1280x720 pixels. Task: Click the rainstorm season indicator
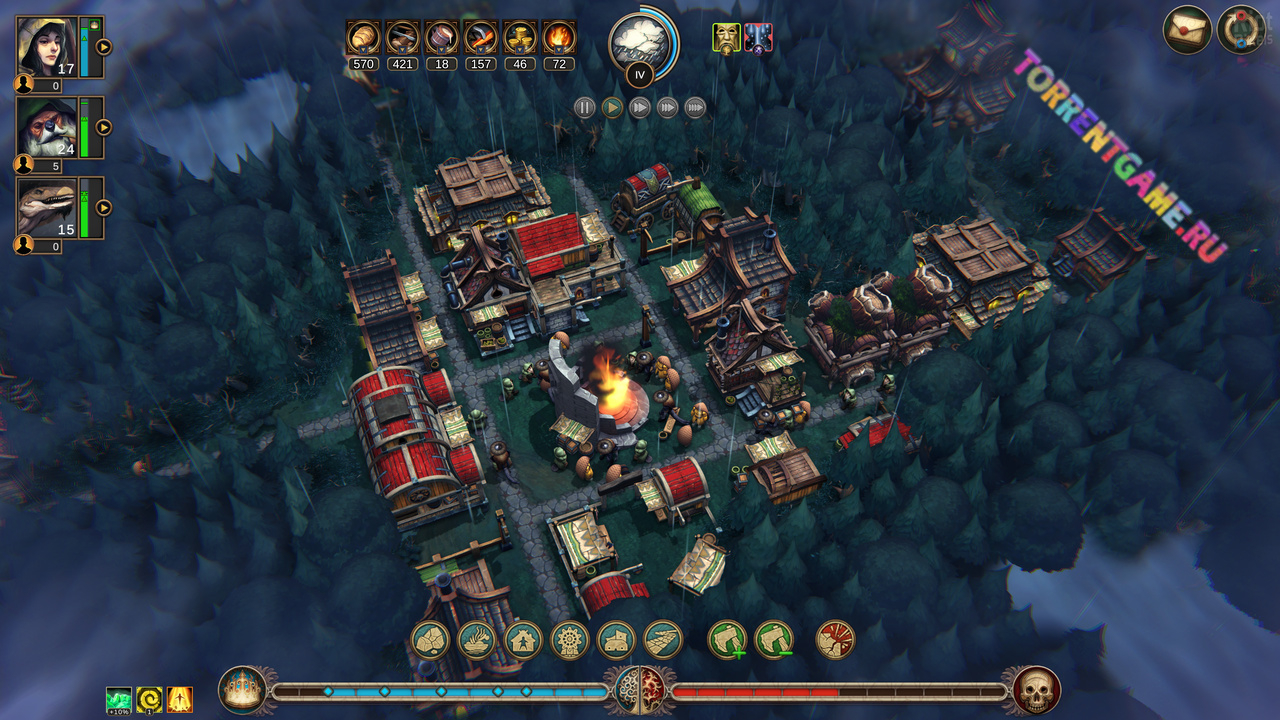coord(640,41)
